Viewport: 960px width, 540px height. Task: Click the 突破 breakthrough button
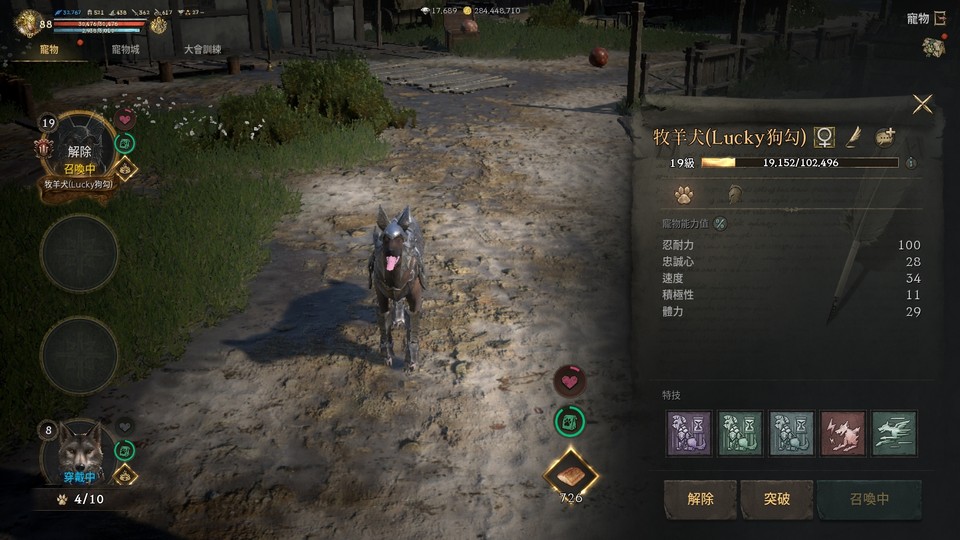pos(777,499)
